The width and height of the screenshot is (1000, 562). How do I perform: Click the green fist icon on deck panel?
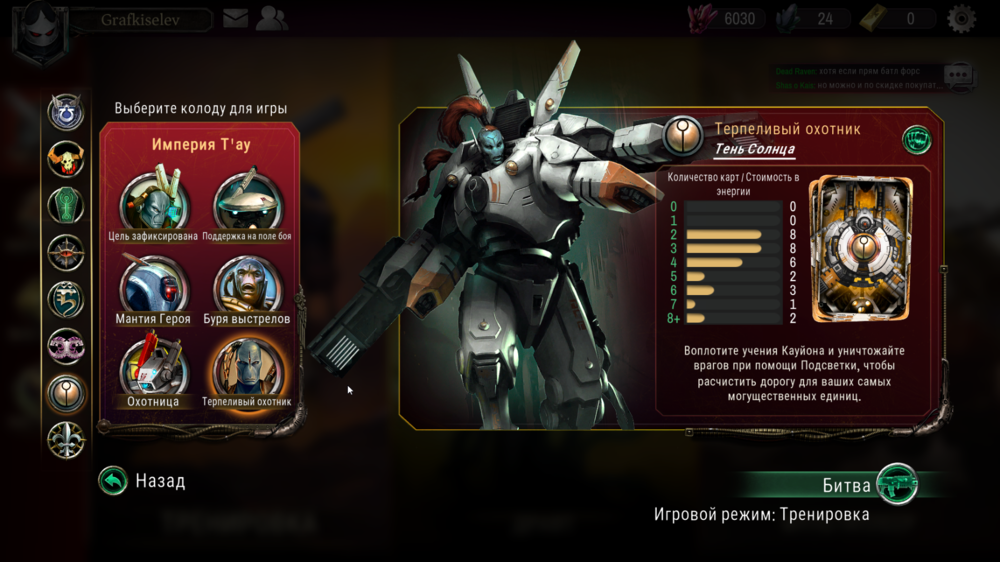pyautogui.click(x=916, y=139)
